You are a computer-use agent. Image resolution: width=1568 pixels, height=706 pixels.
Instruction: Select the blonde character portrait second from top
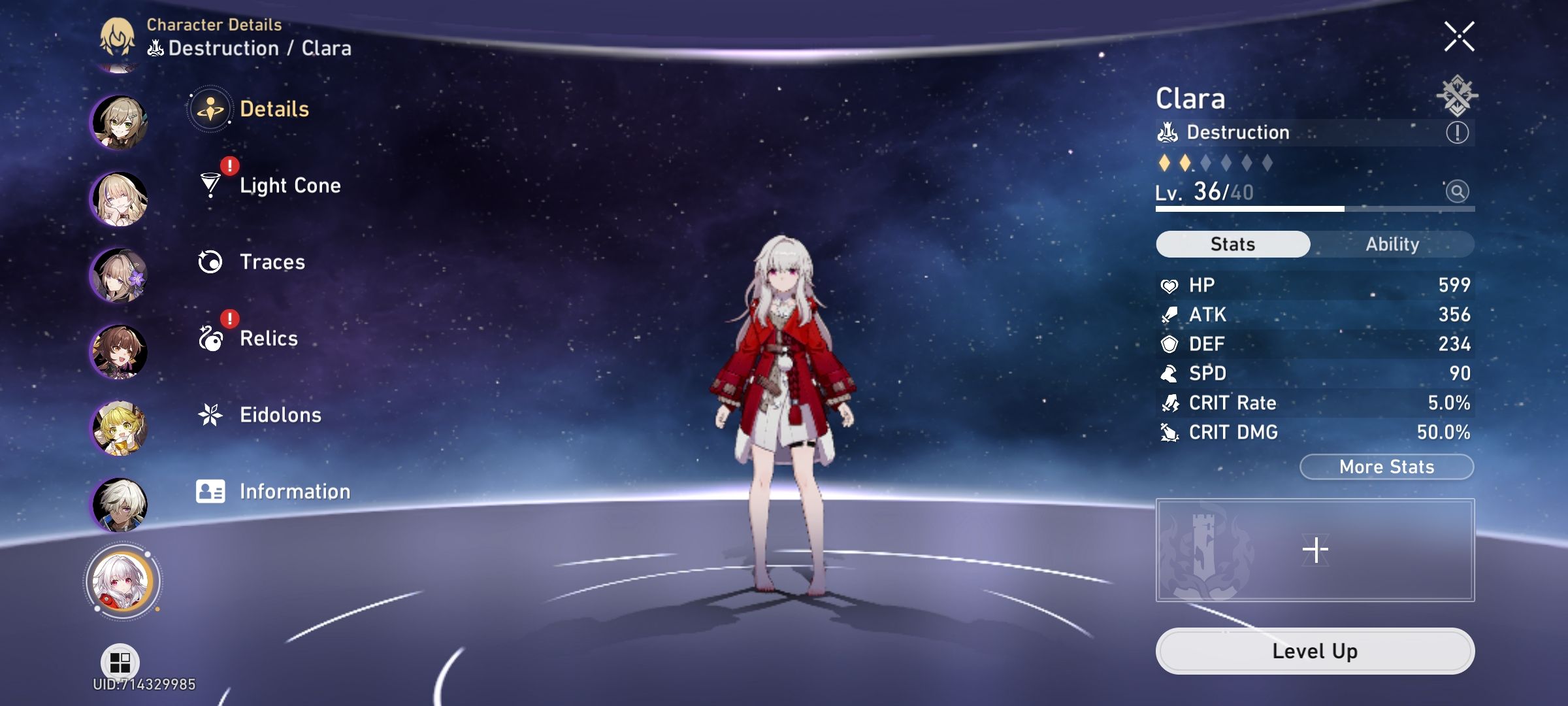point(120,196)
